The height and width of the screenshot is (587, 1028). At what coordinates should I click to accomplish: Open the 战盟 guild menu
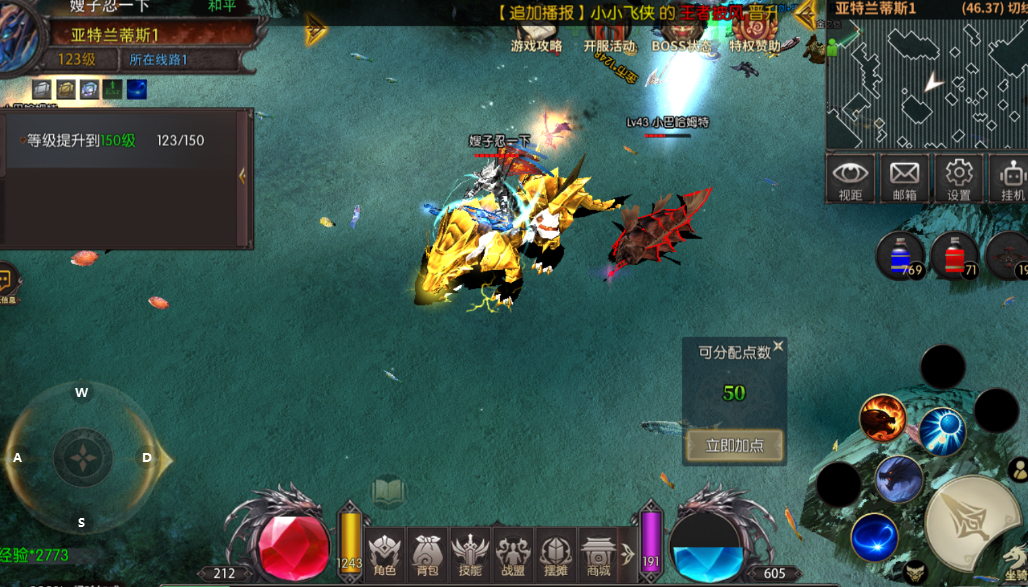coord(513,553)
